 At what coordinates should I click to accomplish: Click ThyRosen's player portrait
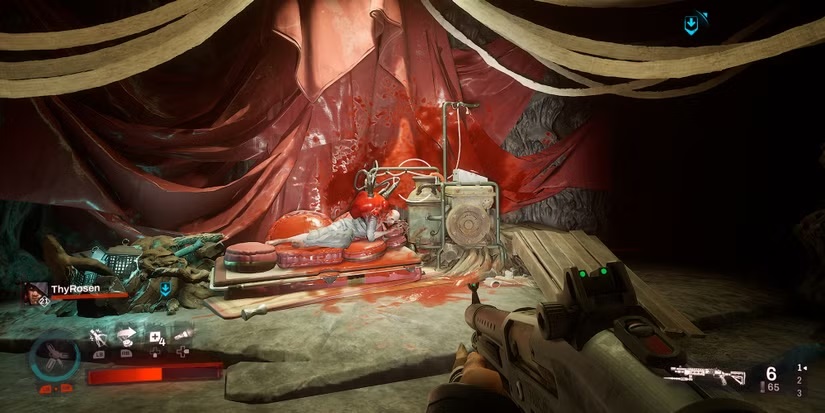click(x=37, y=292)
